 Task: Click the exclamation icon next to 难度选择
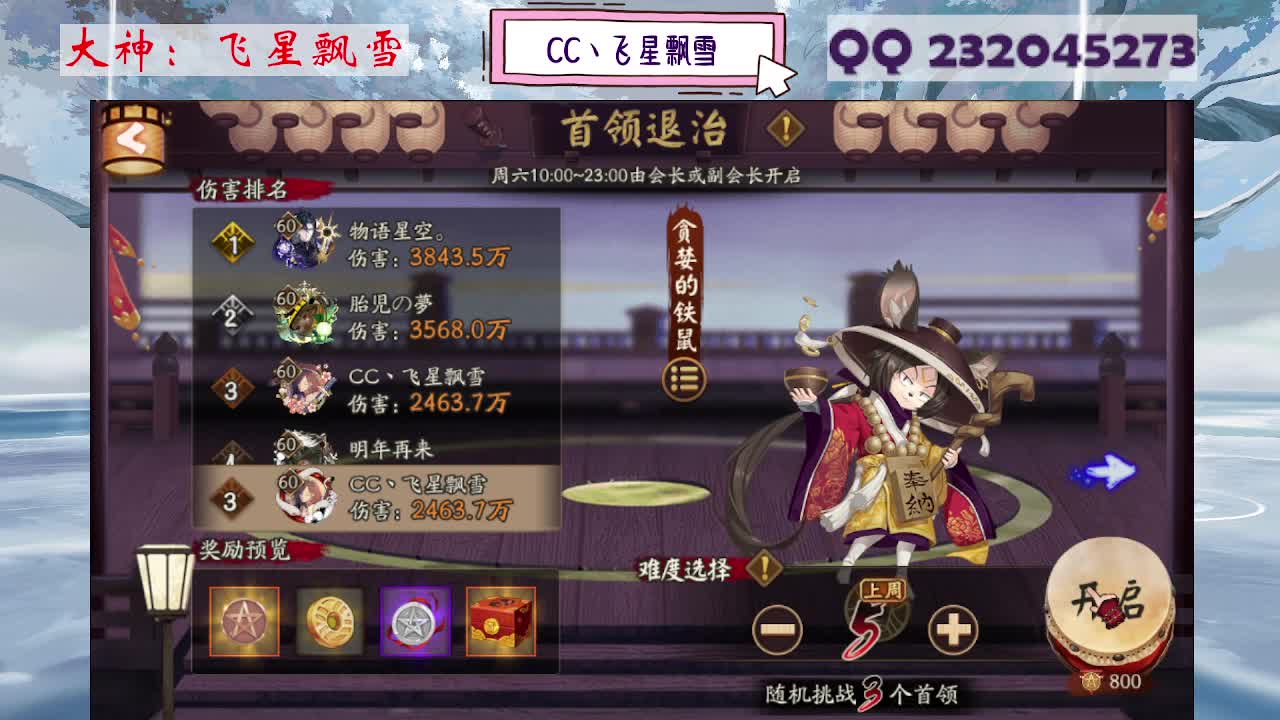[x=764, y=566]
